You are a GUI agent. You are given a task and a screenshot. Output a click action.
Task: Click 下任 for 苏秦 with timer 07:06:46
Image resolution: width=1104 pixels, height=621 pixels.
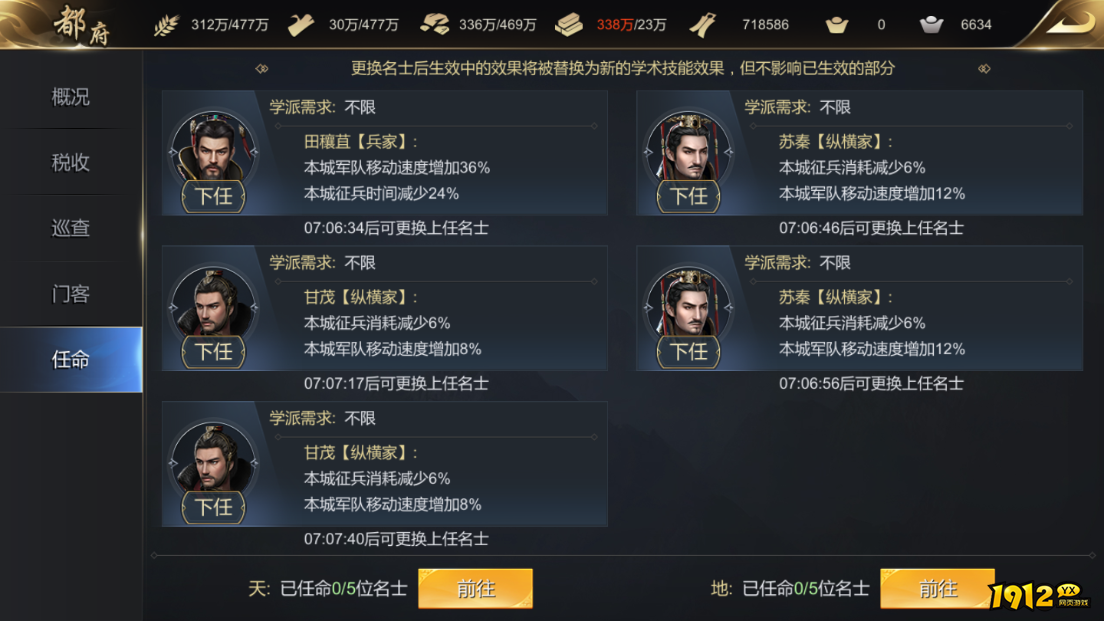tap(688, 196)
